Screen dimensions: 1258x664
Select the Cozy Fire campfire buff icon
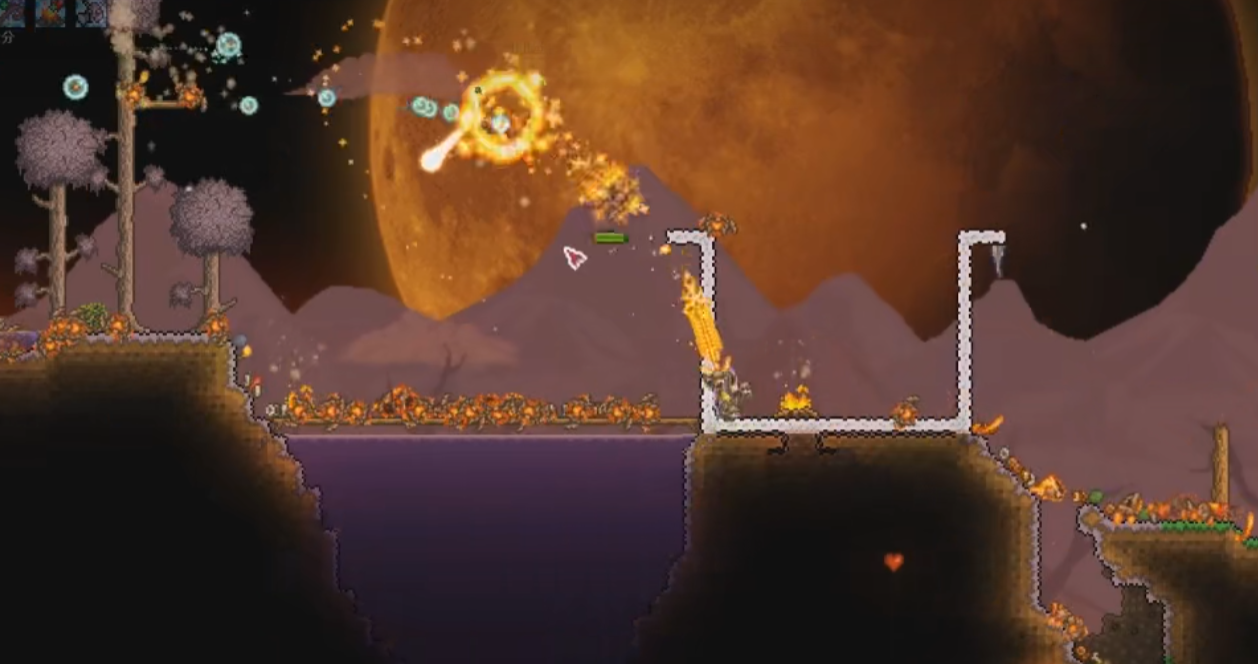(x=50, y=13)
